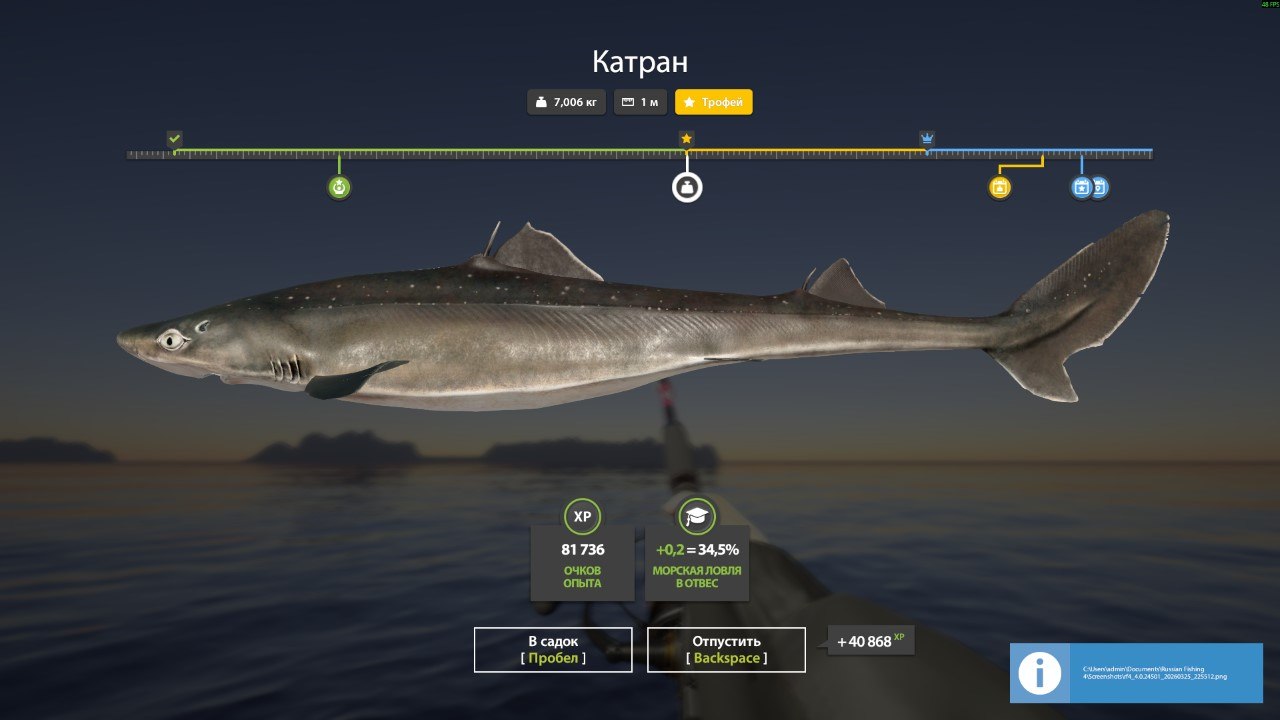Select the graduation cap skill icon
Screen dimensions: 1280x720
point(696,517)
